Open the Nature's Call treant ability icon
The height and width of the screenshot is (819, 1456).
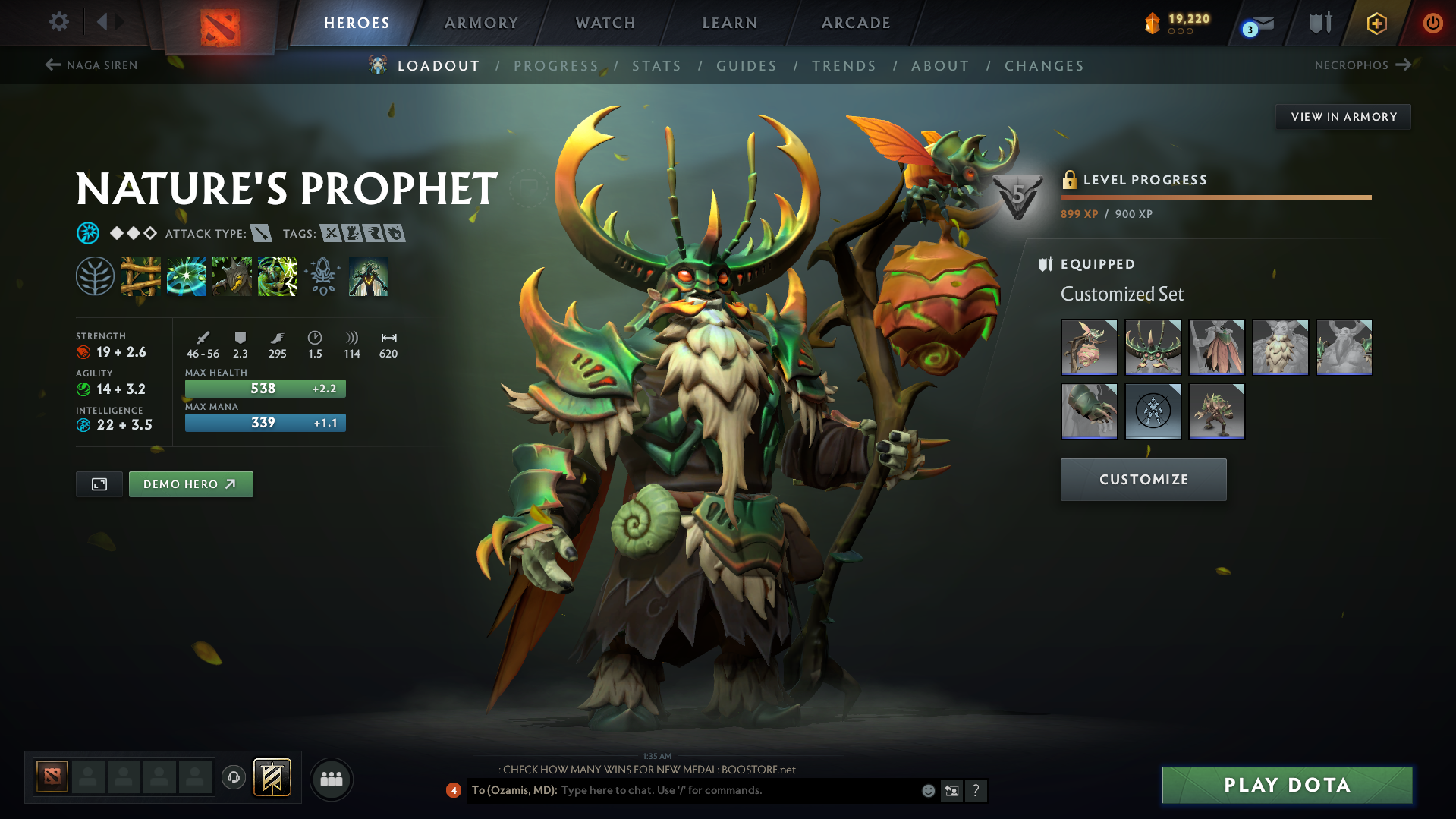pyautogui.click(x=231, y=277)
